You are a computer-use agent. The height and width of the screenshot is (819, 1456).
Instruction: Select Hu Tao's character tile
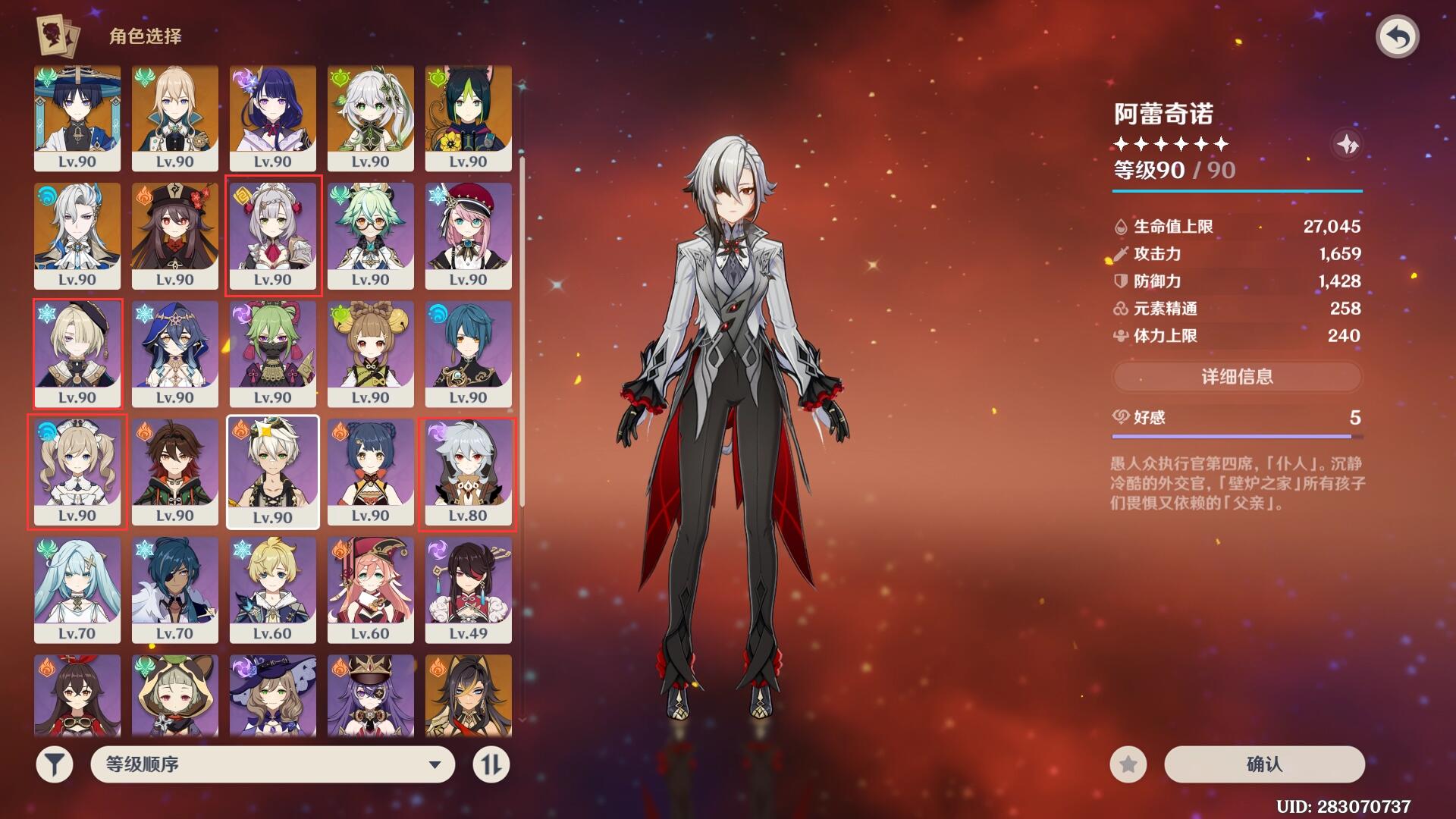(174, 235)
